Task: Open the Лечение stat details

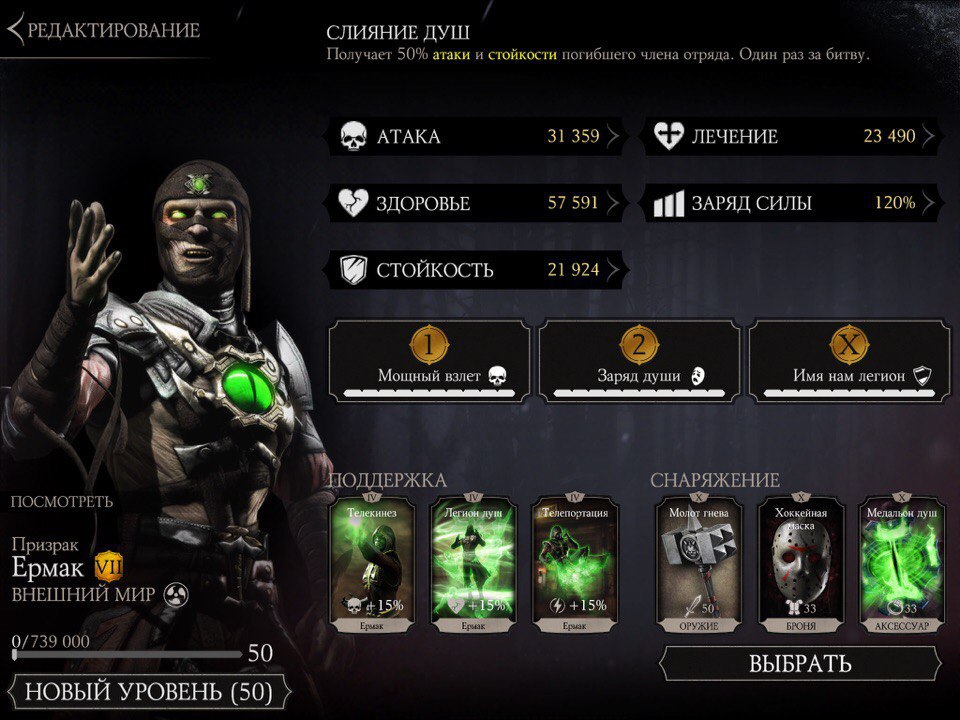Action: [791, 137]
